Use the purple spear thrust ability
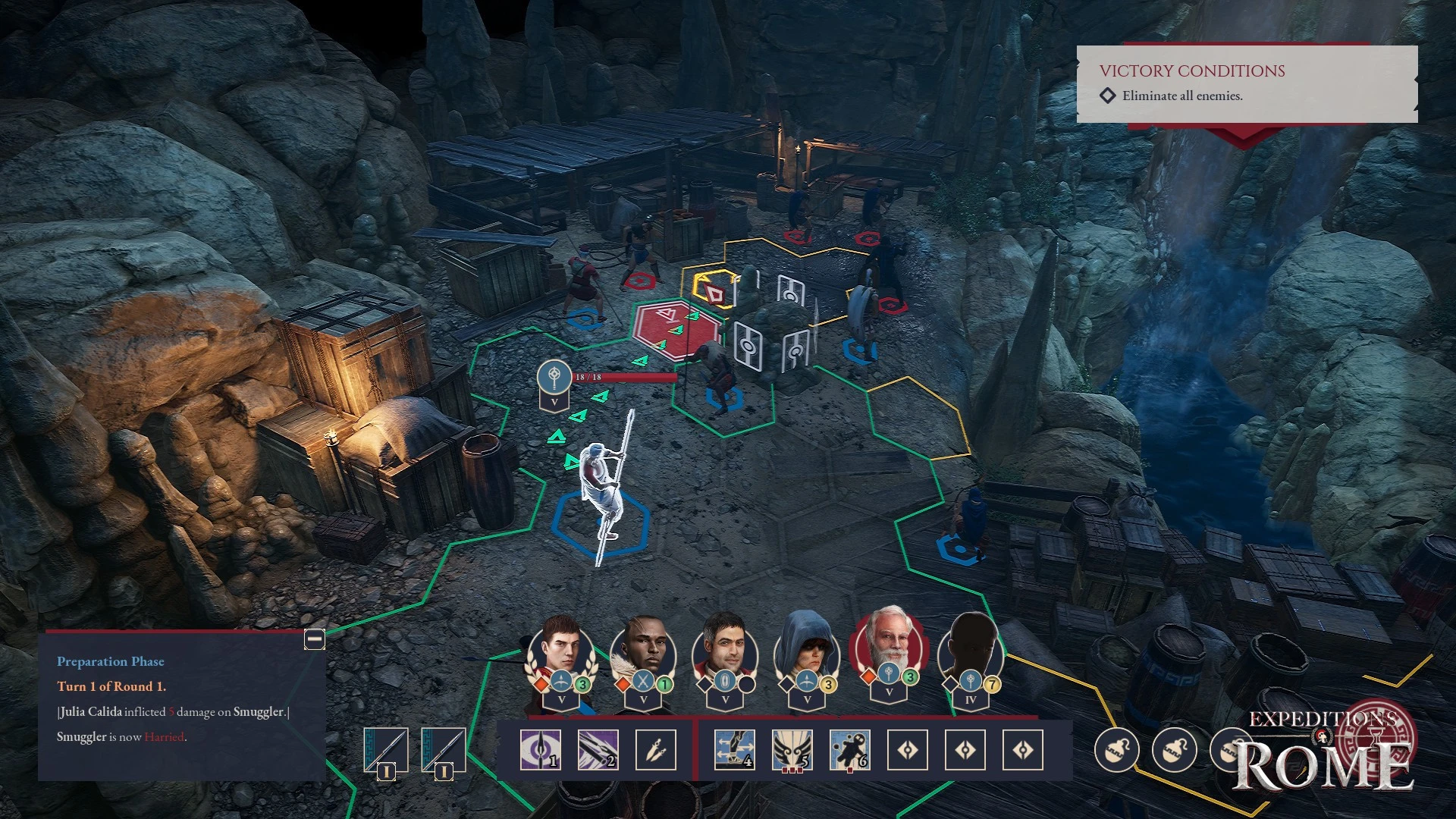 point(598,750)
